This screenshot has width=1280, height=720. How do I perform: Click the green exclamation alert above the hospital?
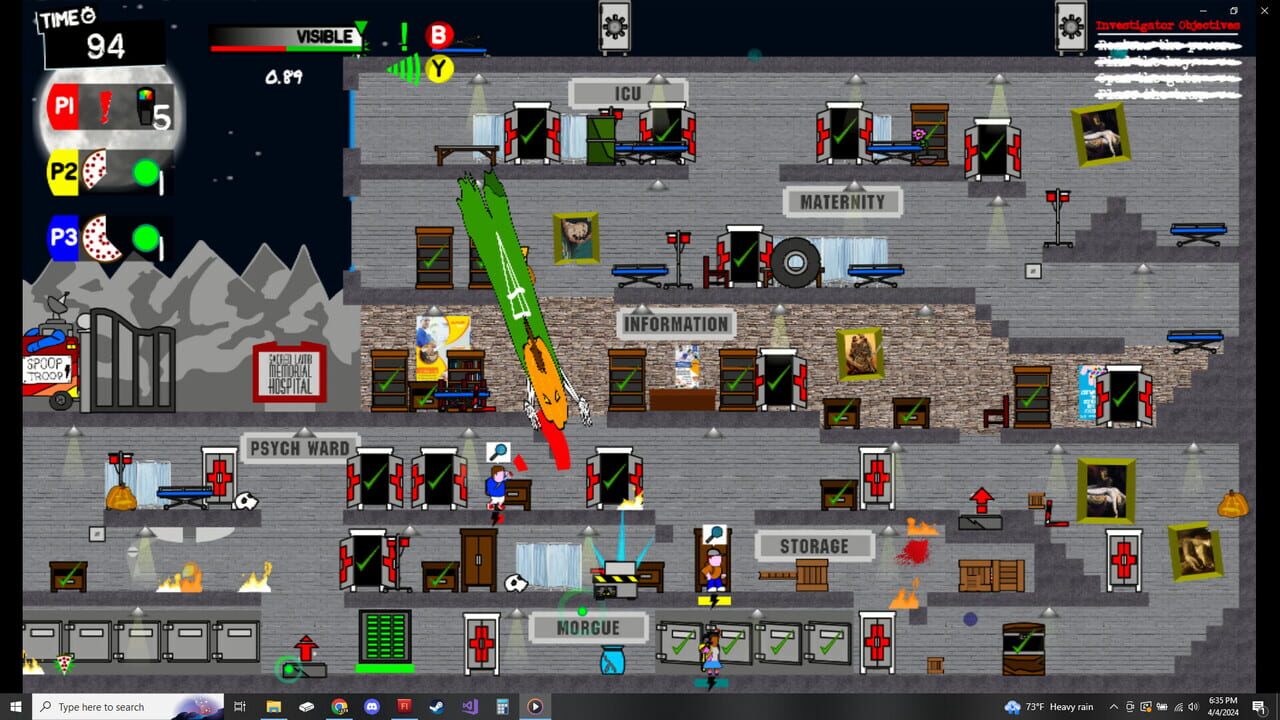point(404,35)
